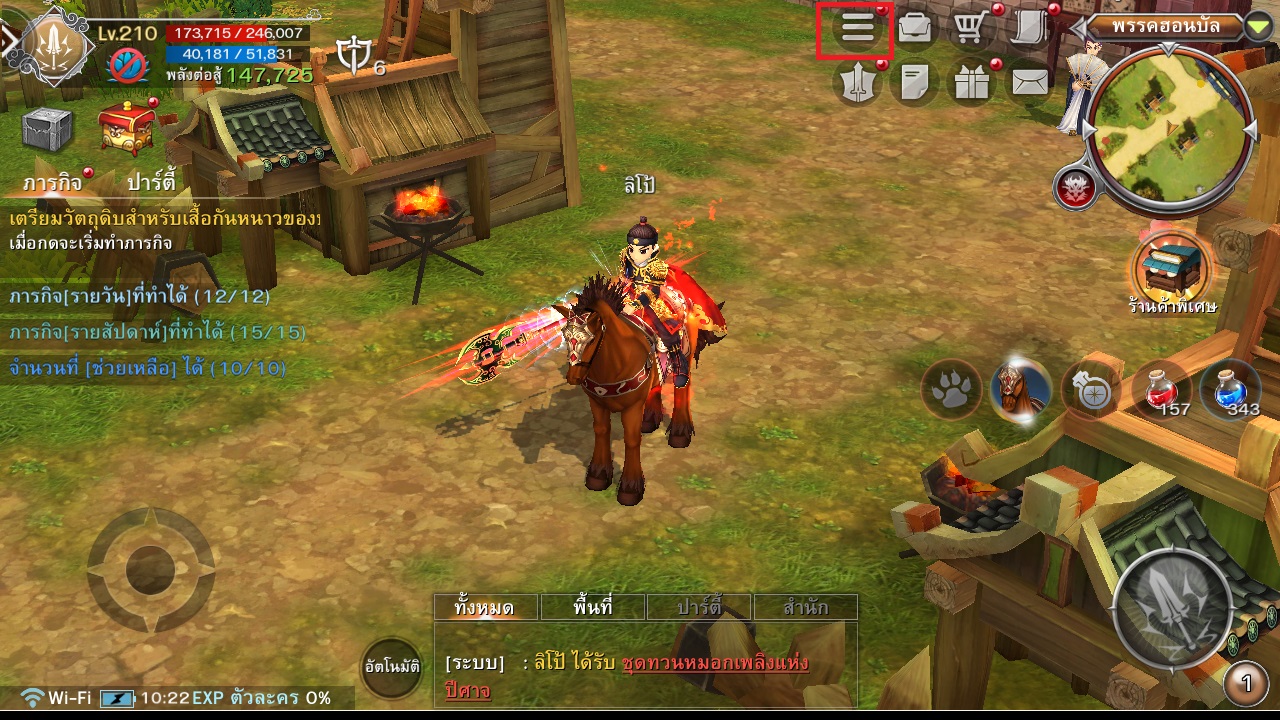Screen dimensions: 1280x720
Task: Expand the yellow dropdown arrow beside location name
Action: 1258,26
